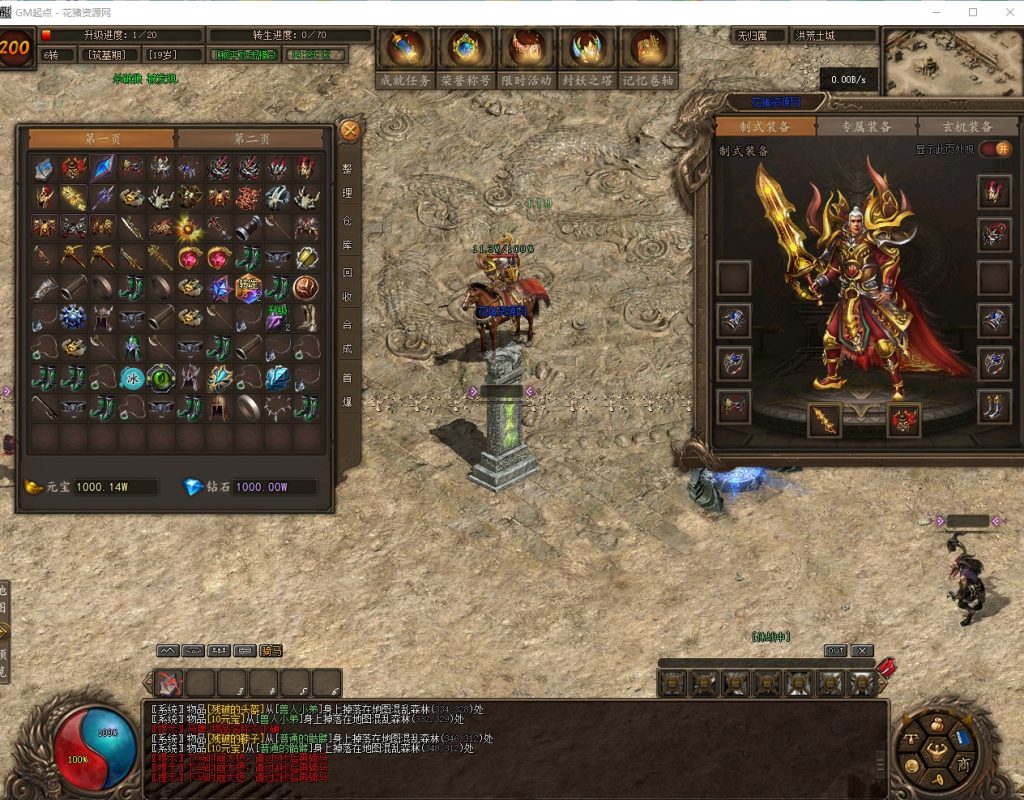Screen dimensions: 1024x800
Task: Select the 第一页 bag tab
Action: 102,138
